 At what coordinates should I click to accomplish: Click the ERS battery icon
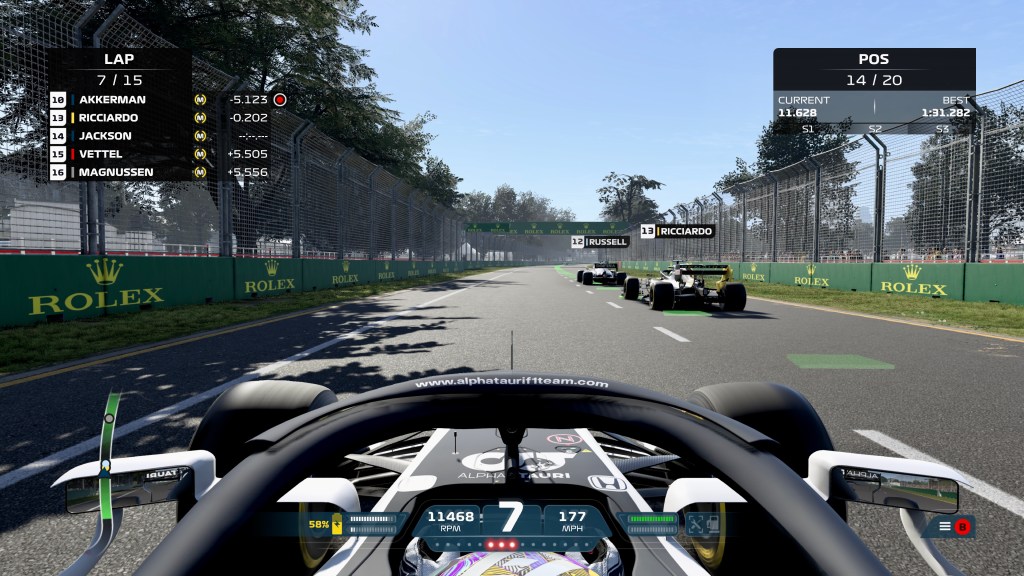(x=338, y=523)
